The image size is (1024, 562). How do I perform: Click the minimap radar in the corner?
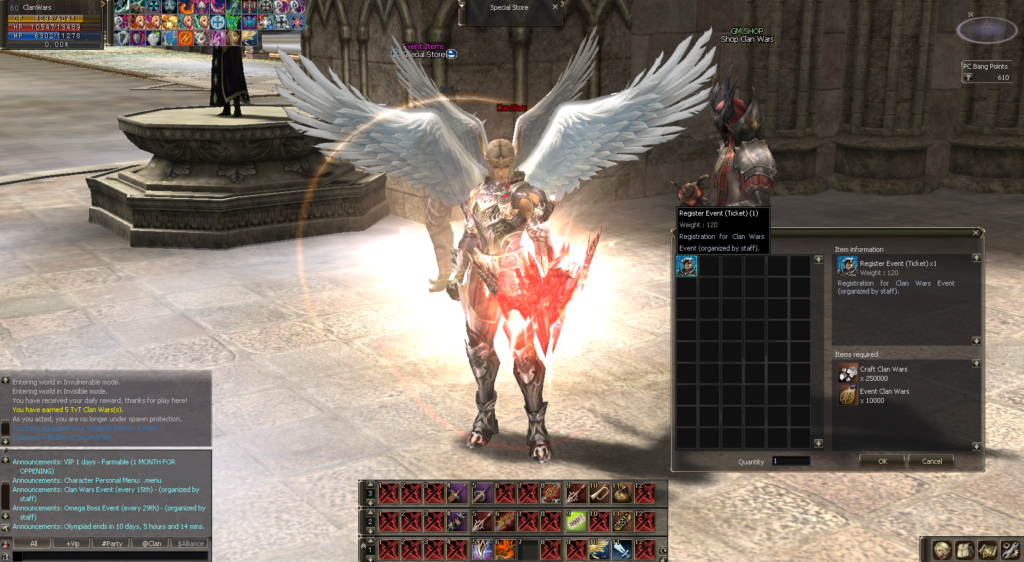[986, 30]
